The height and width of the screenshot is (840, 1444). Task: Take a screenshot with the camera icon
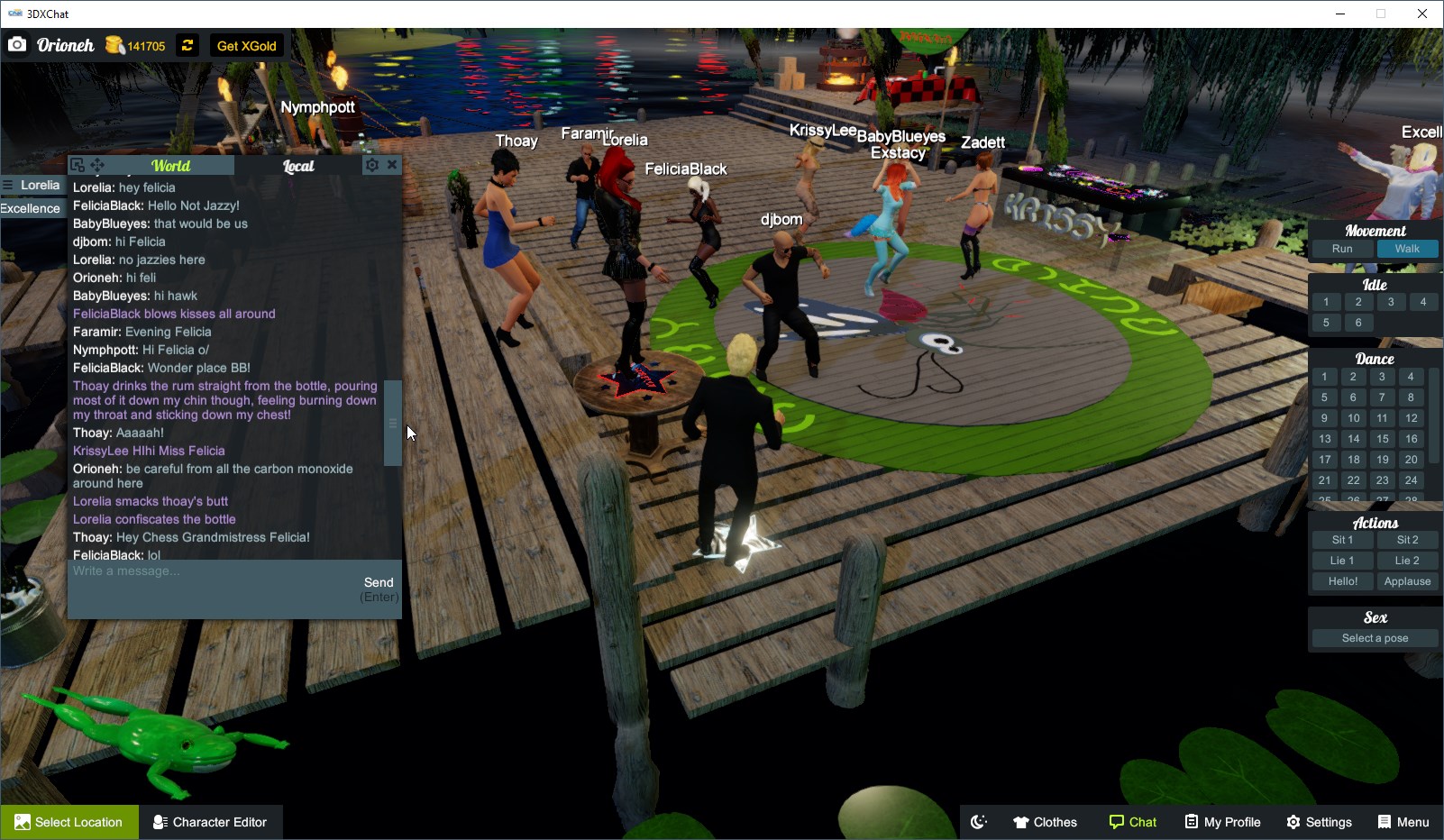(17, 43)
